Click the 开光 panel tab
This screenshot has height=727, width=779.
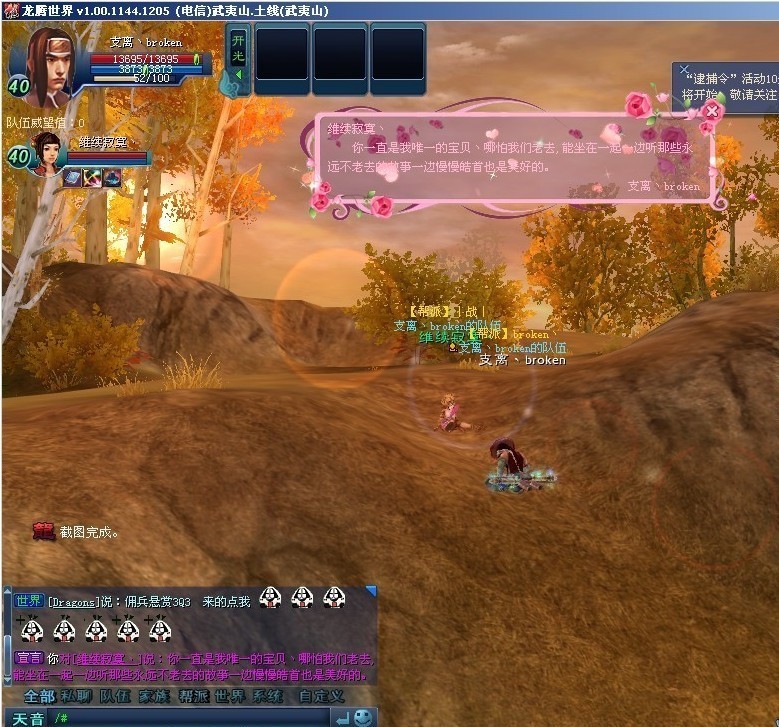(238, 50)
